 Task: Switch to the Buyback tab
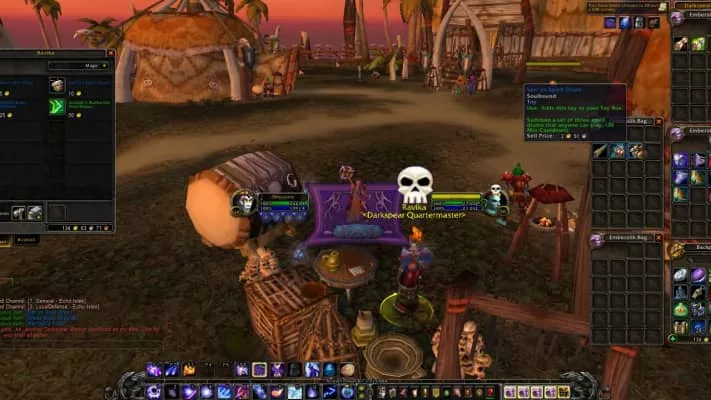tap(27, 239)
